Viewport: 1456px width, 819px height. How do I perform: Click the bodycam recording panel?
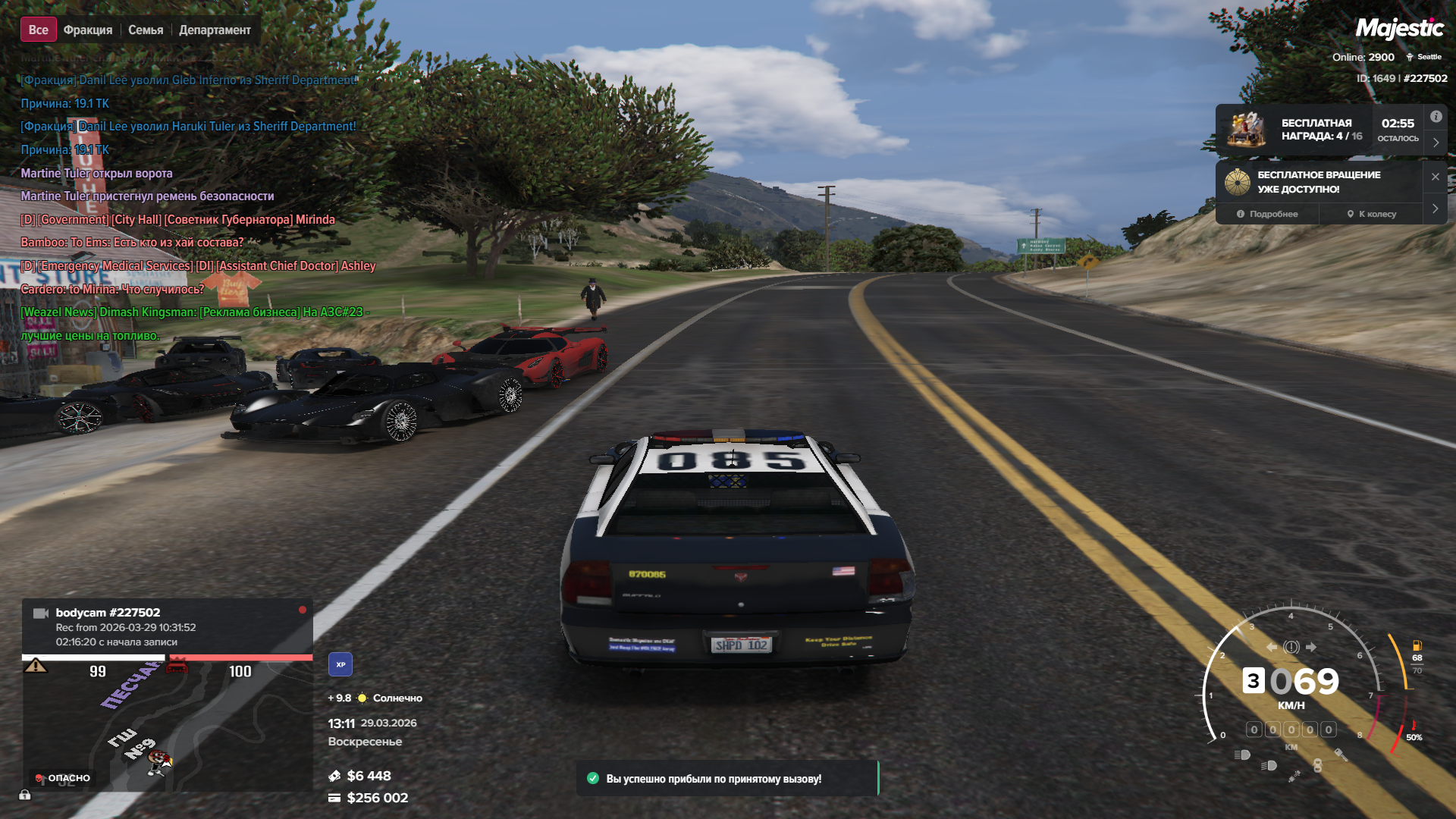click(167, 626)
